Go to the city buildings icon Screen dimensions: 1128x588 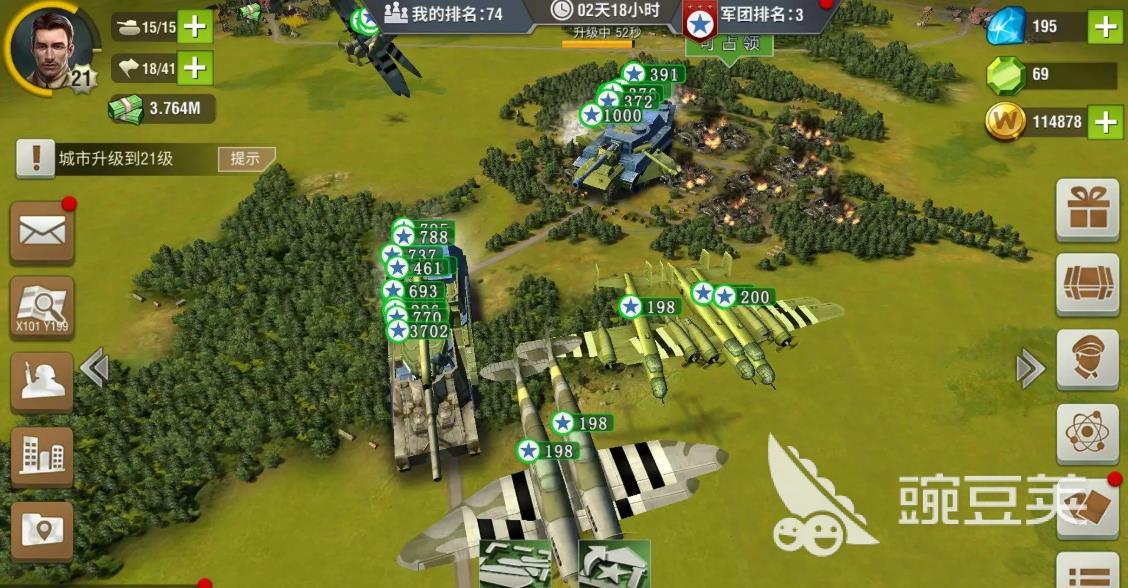pos(42,457)
